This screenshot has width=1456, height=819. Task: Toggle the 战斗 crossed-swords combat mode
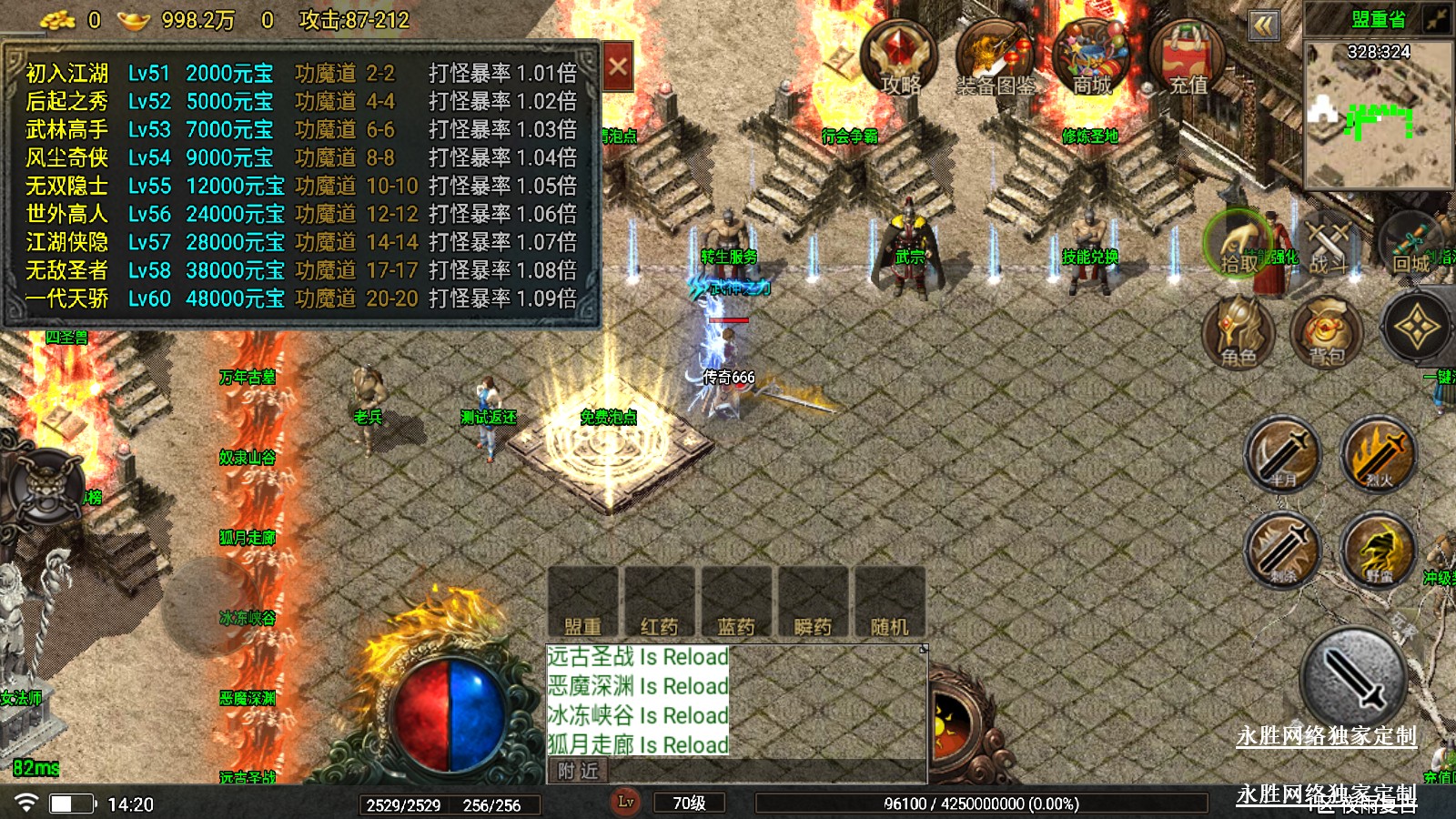[x=1328, y=244]
